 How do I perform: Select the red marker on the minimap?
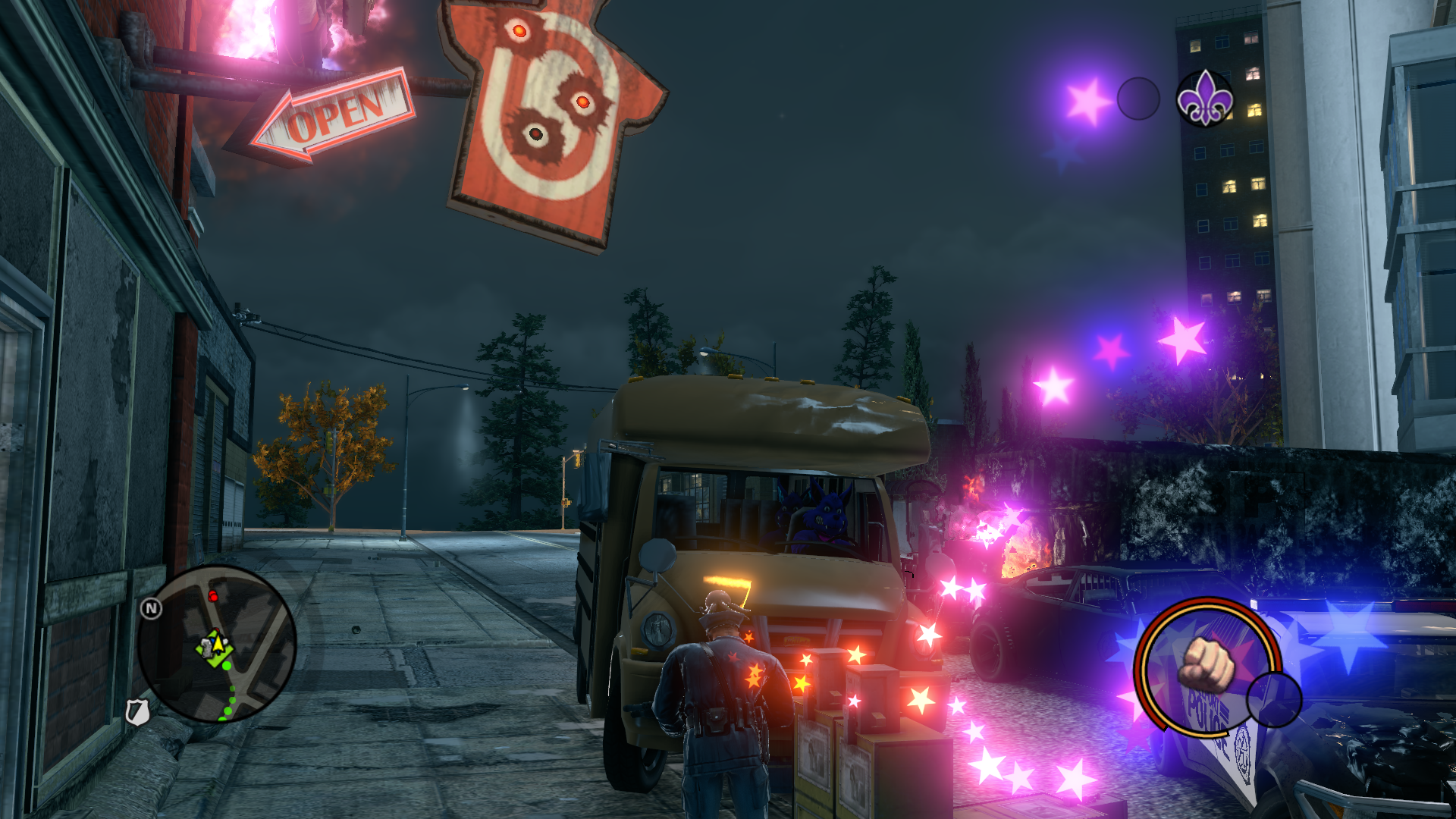pos(213,597)
